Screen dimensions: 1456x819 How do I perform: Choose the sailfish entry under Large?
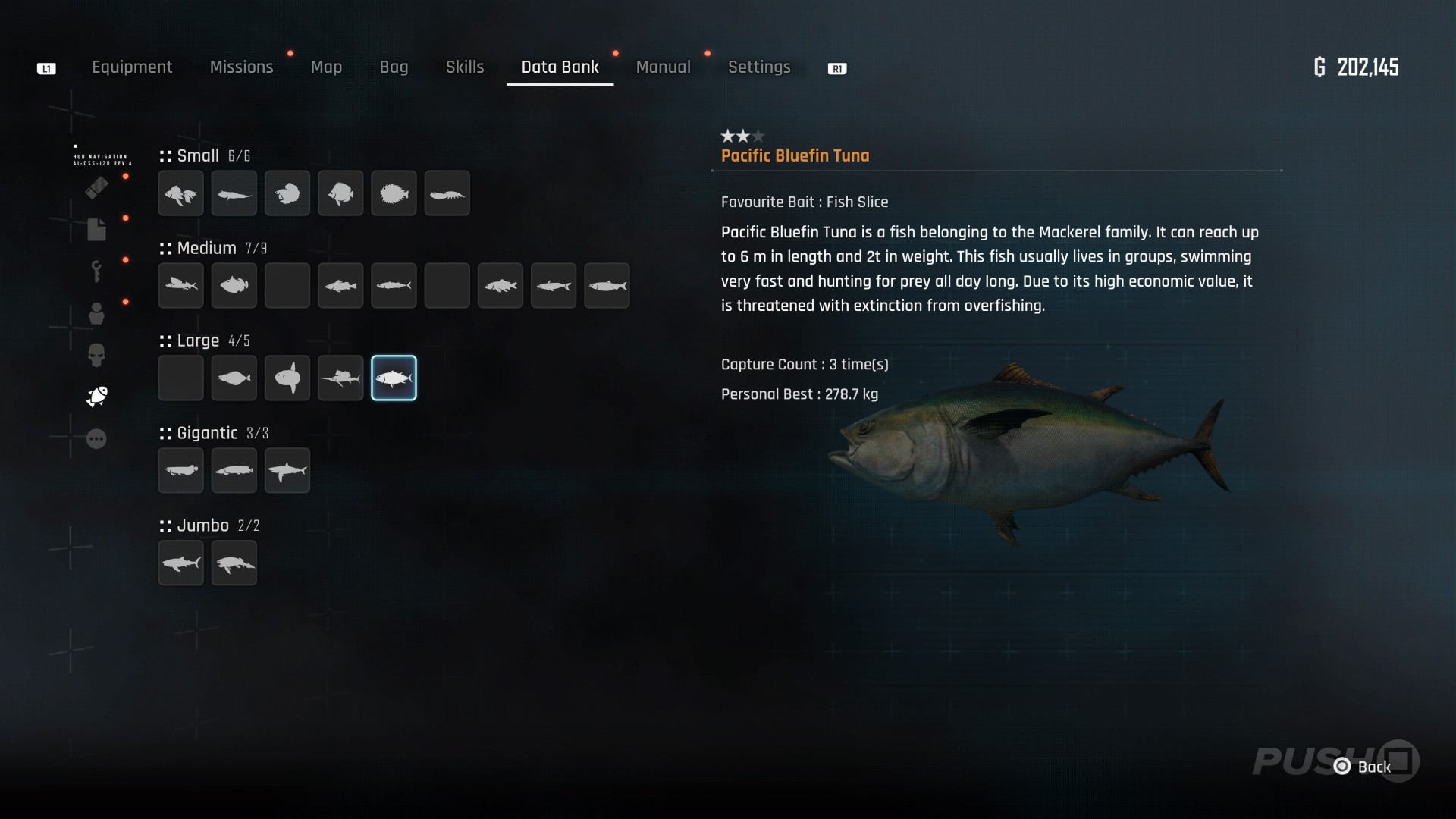point(340,378)
